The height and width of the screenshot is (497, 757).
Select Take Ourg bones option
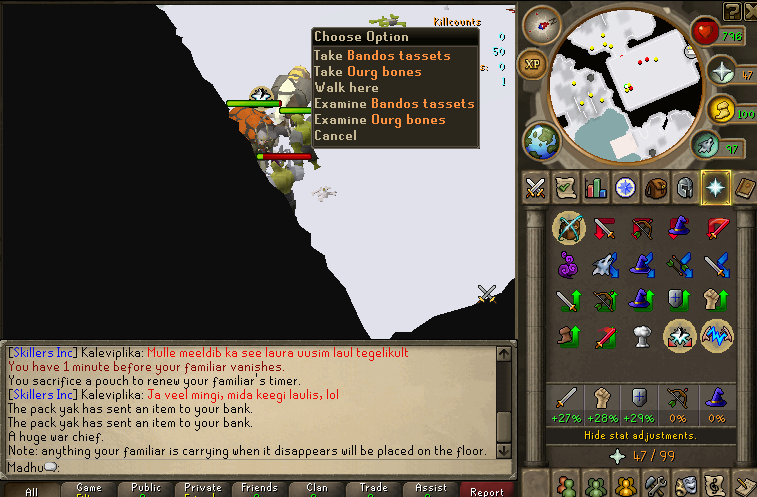368,72
